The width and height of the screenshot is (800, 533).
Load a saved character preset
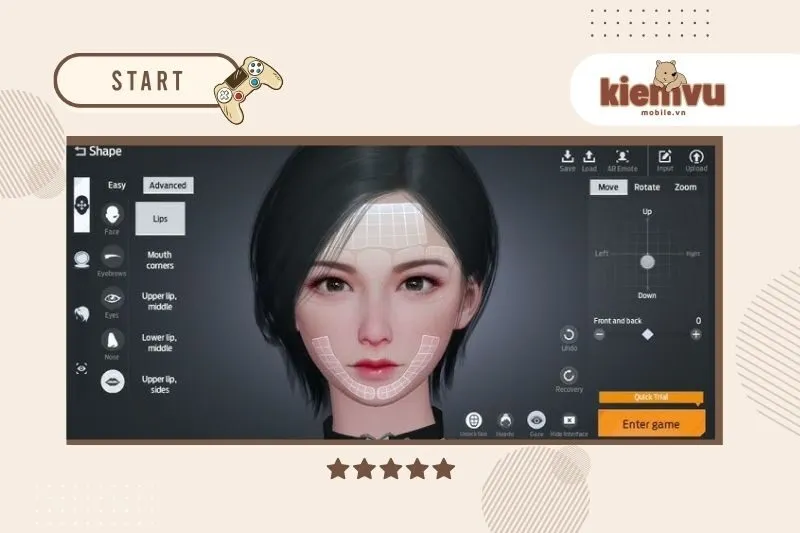(589, 159)
